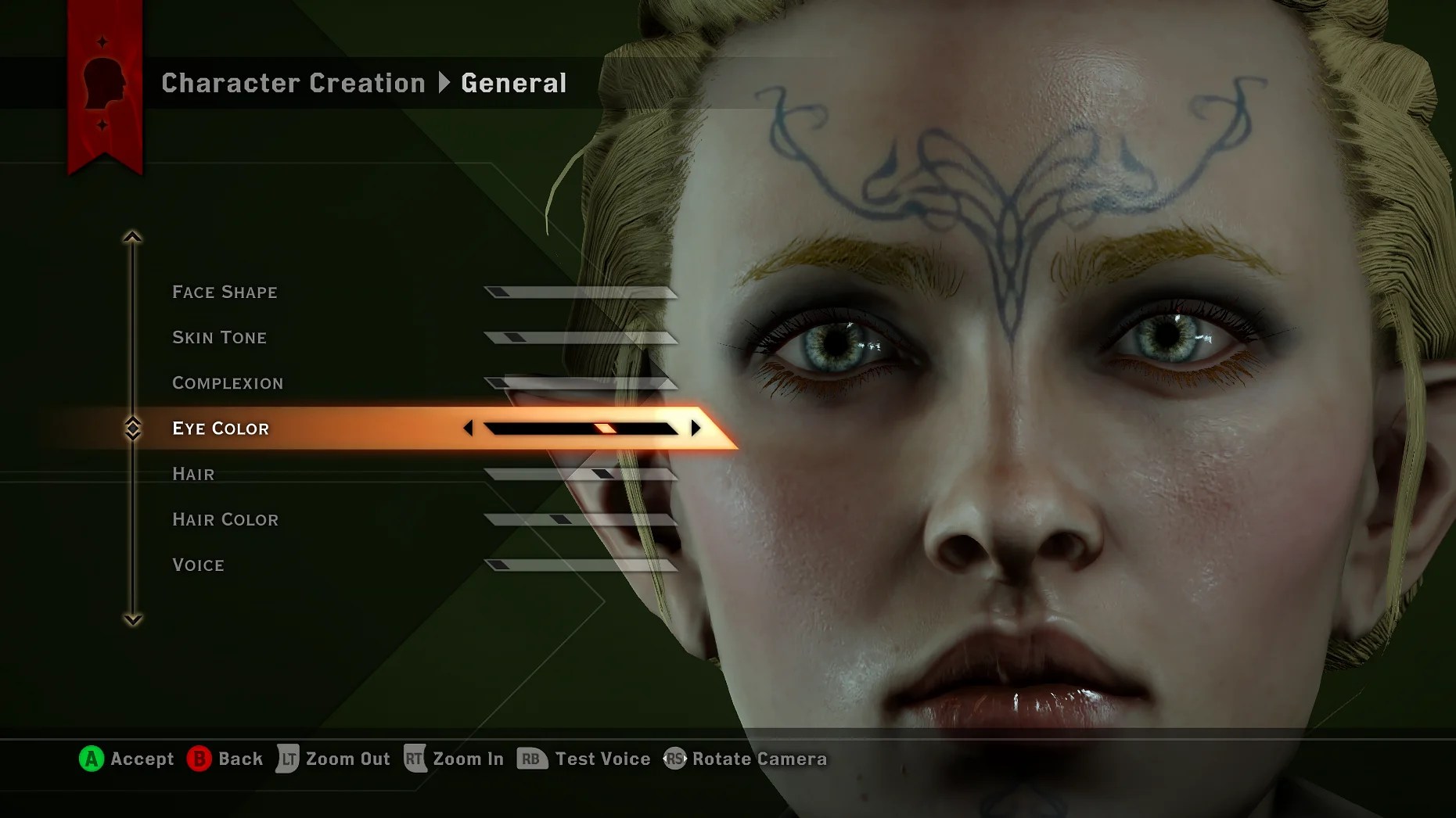Open the Hair Color customization row
1456x818 pixels.
point(225,518)
